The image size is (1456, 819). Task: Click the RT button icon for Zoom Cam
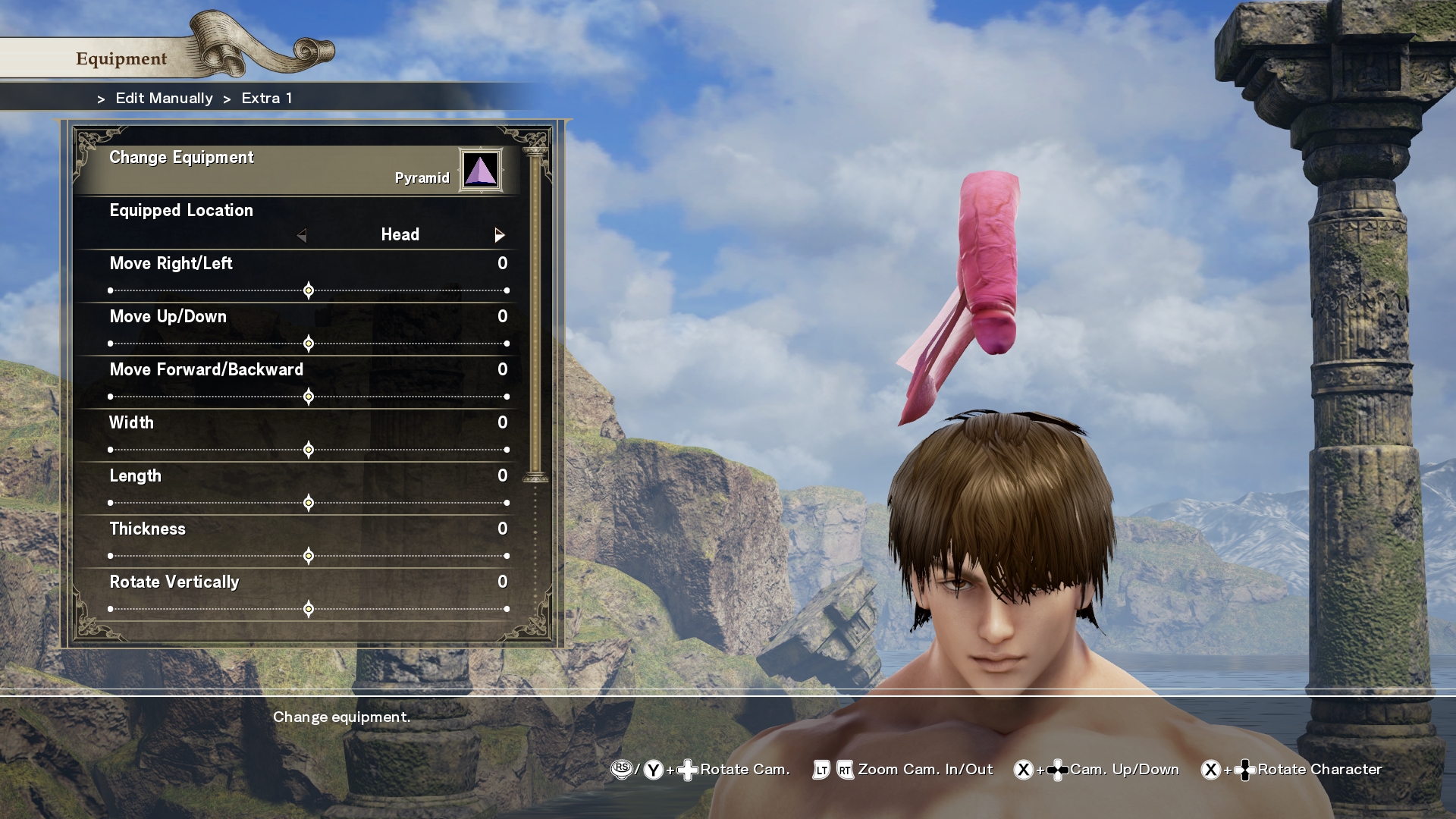coord(844,769)
